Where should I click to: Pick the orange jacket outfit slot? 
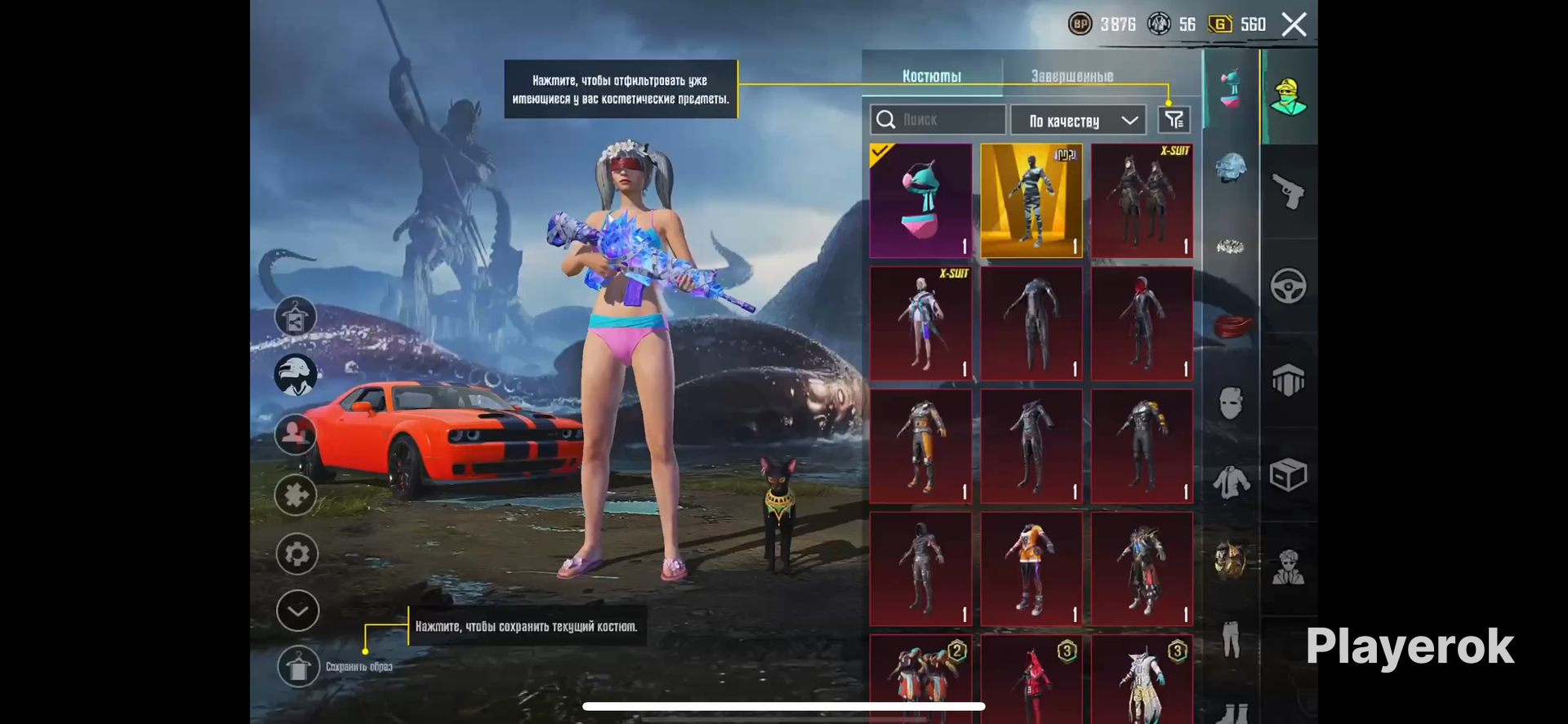(x=1031, y=569)
